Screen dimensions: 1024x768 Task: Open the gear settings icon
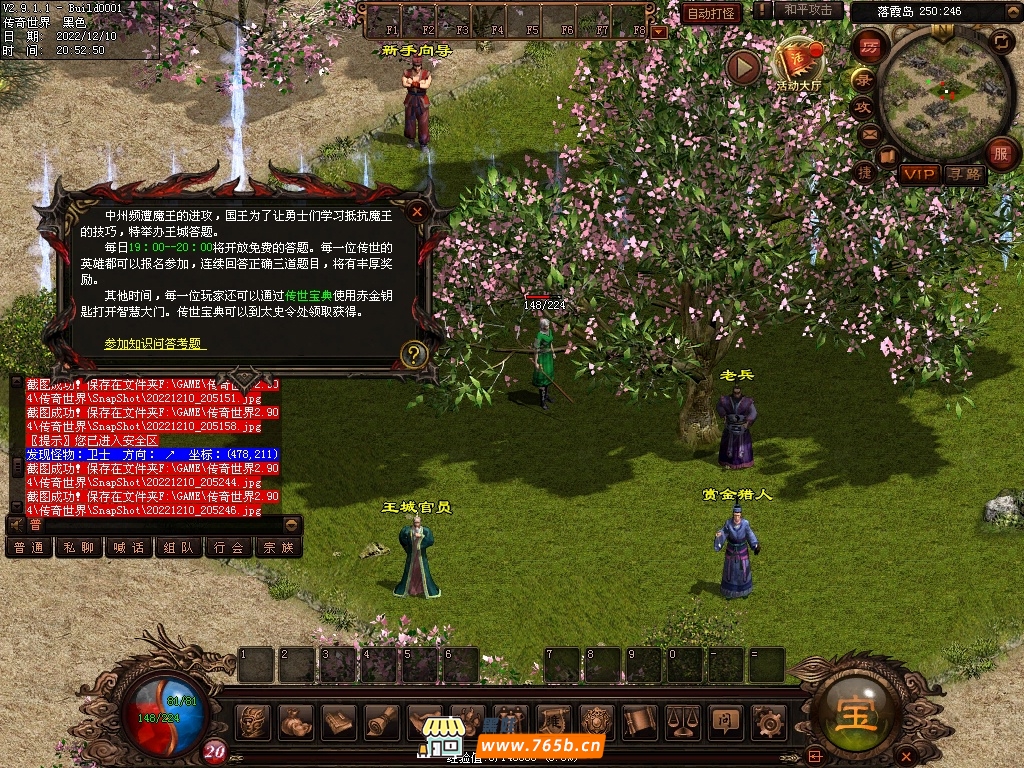pyautogui.click(x=769, y=721)
